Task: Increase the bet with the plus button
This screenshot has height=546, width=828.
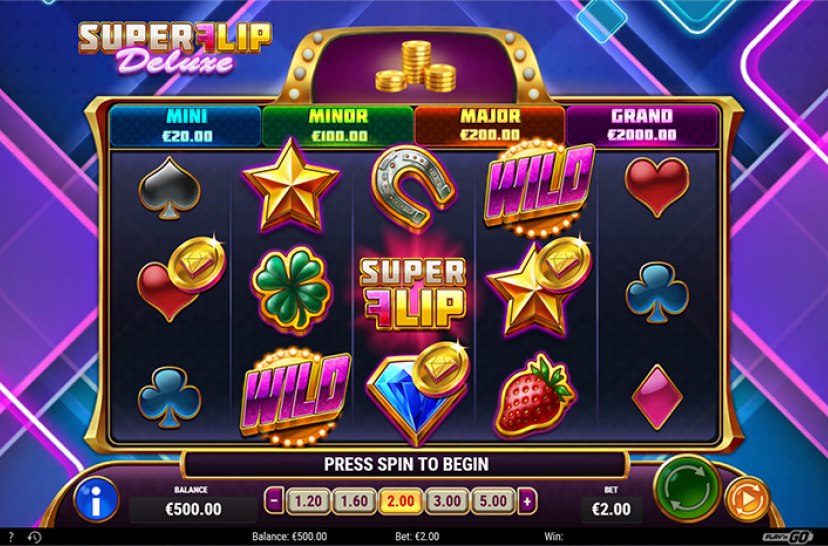Action: tap(527, 501)
